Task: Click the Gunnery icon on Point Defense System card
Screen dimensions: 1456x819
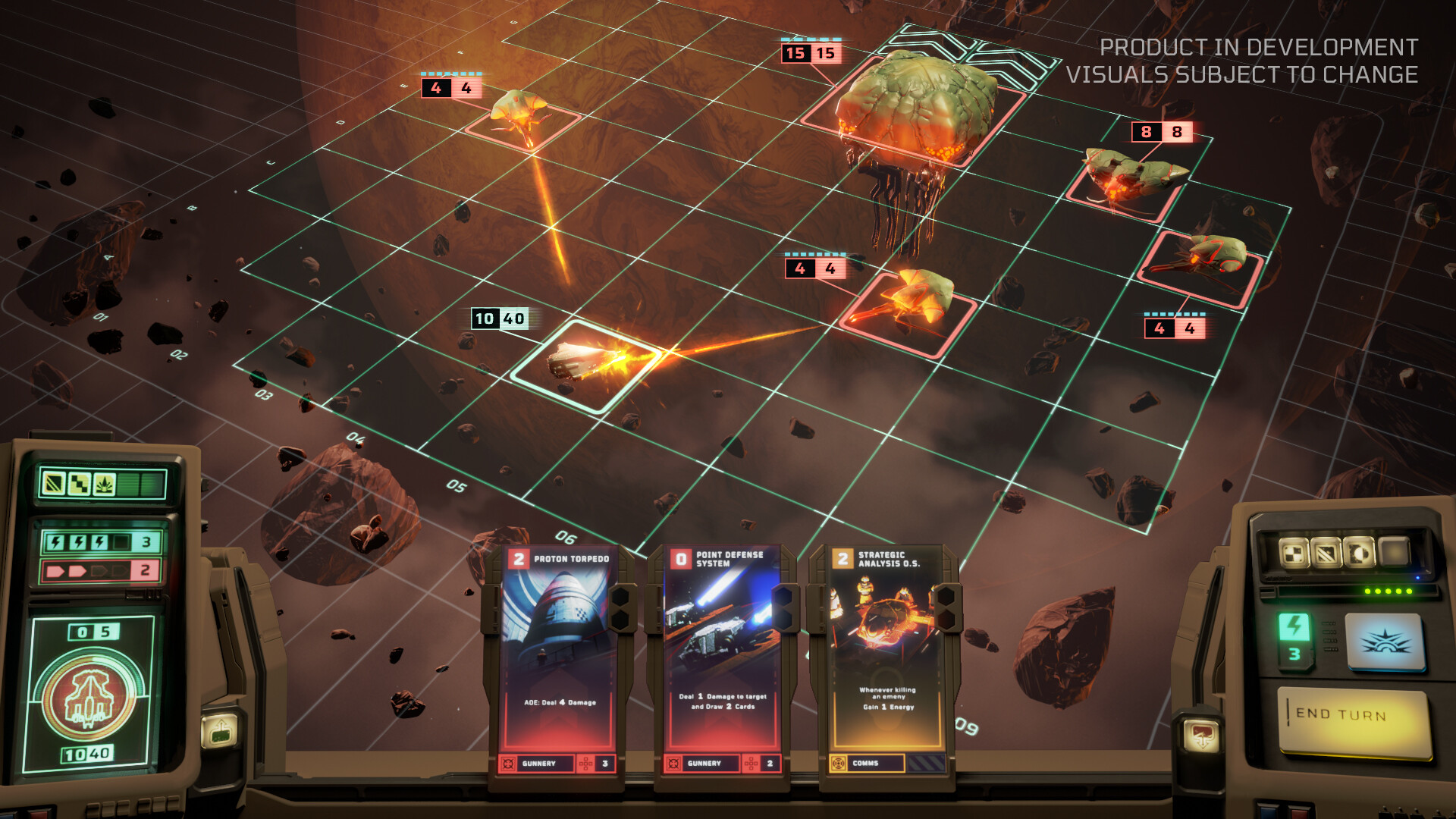Action: pos(673,764)
